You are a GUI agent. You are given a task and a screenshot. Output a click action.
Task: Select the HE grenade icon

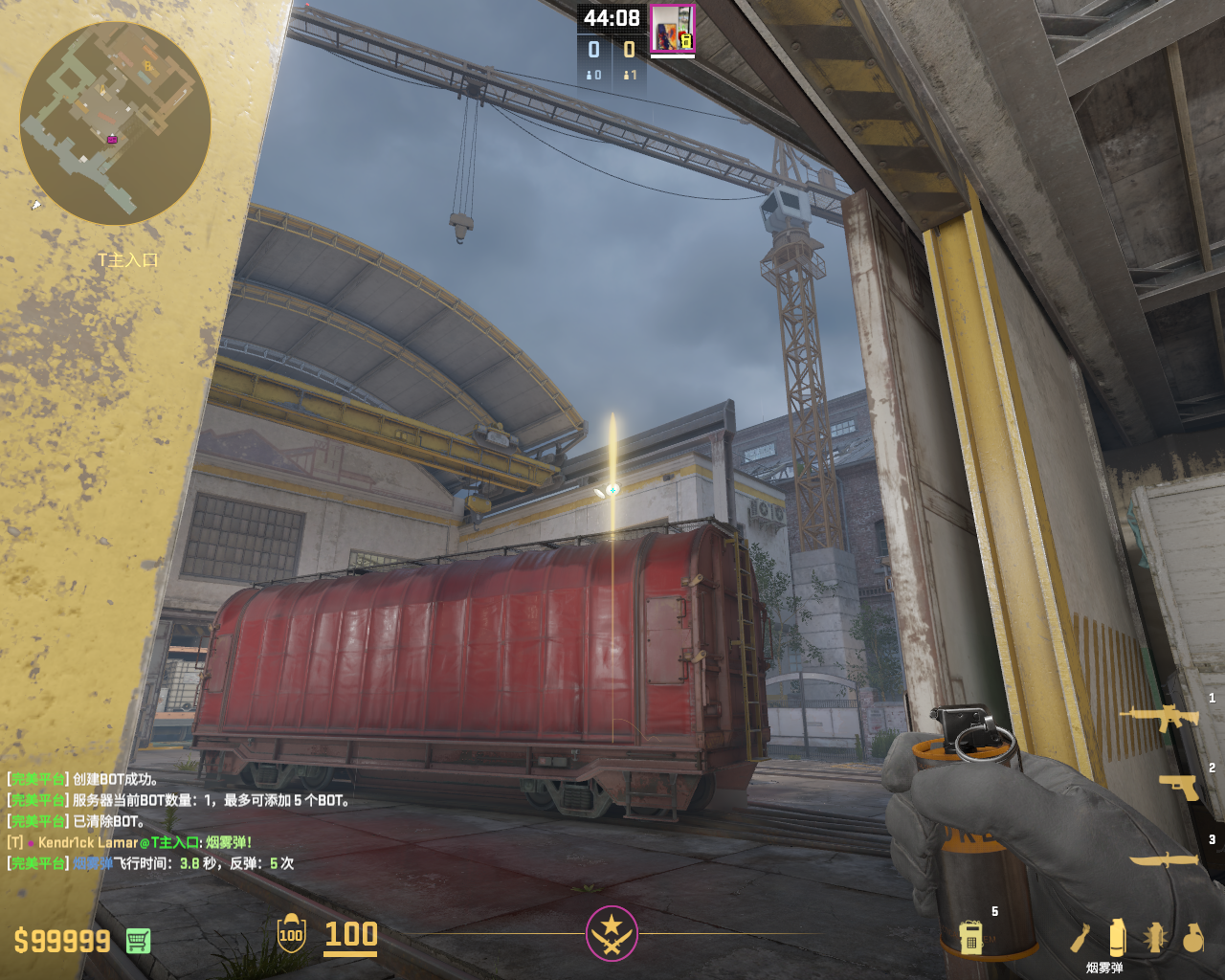pyautogui.click(x=1192, y=938)
